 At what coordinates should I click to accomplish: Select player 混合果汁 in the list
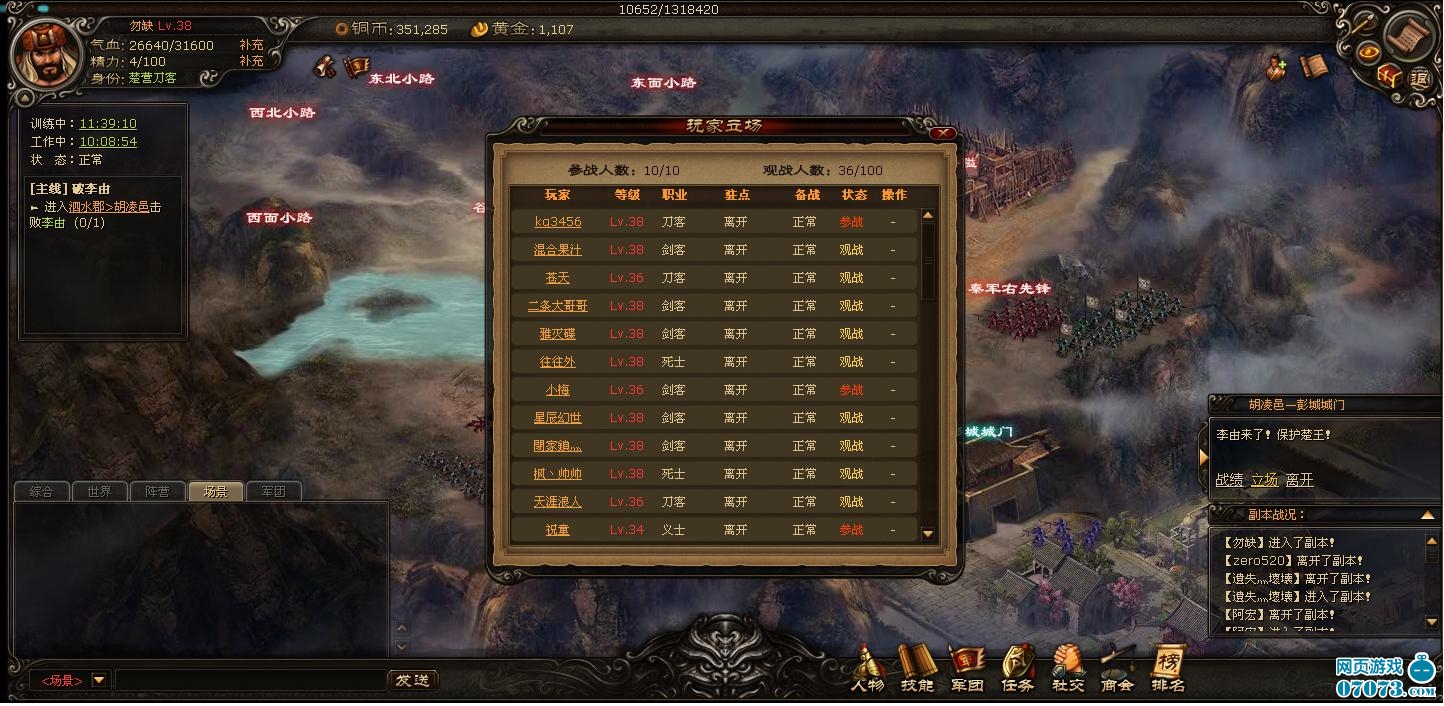point(557,250)
